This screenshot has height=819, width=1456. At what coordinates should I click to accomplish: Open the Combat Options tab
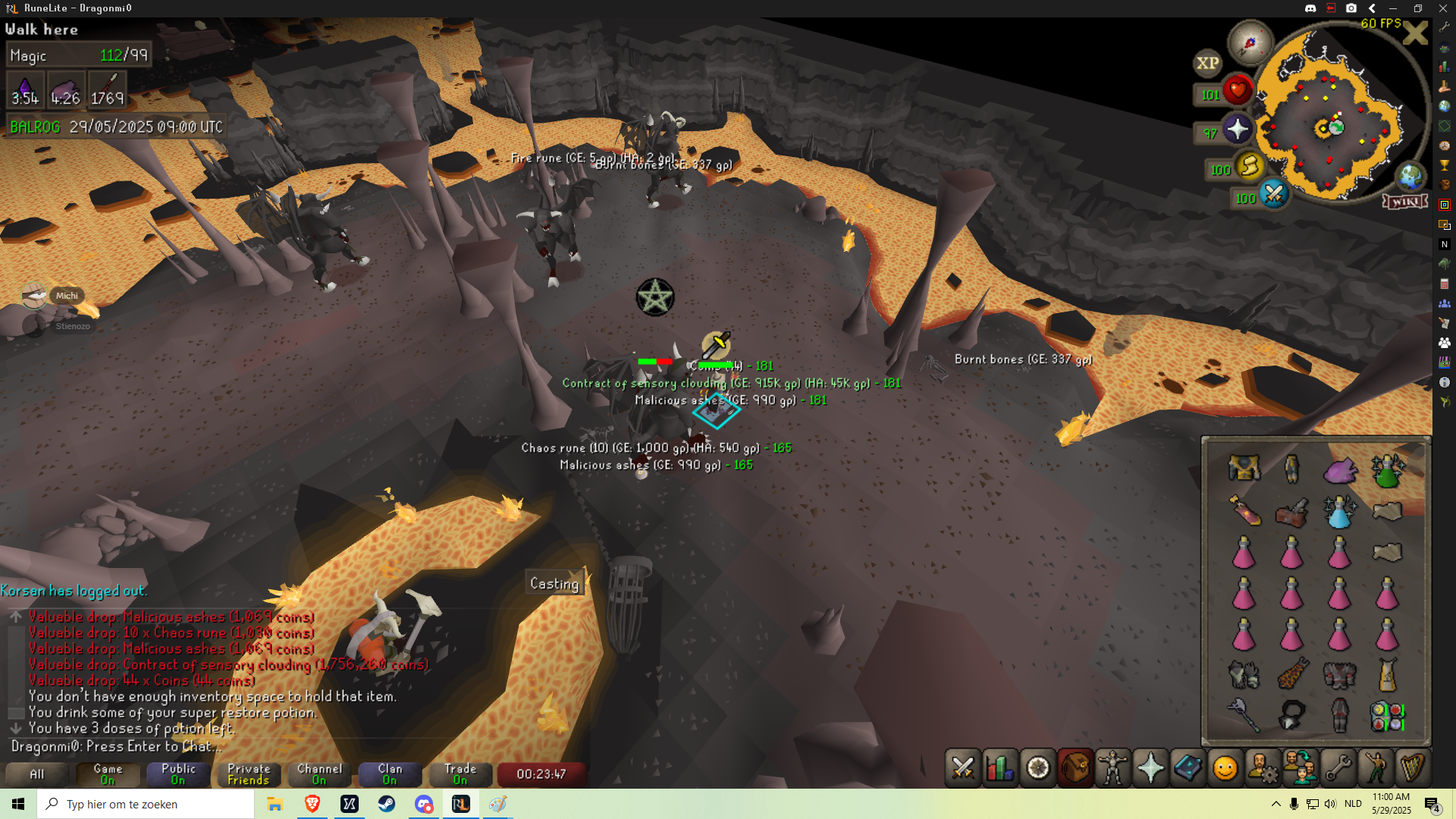[963, 768]
